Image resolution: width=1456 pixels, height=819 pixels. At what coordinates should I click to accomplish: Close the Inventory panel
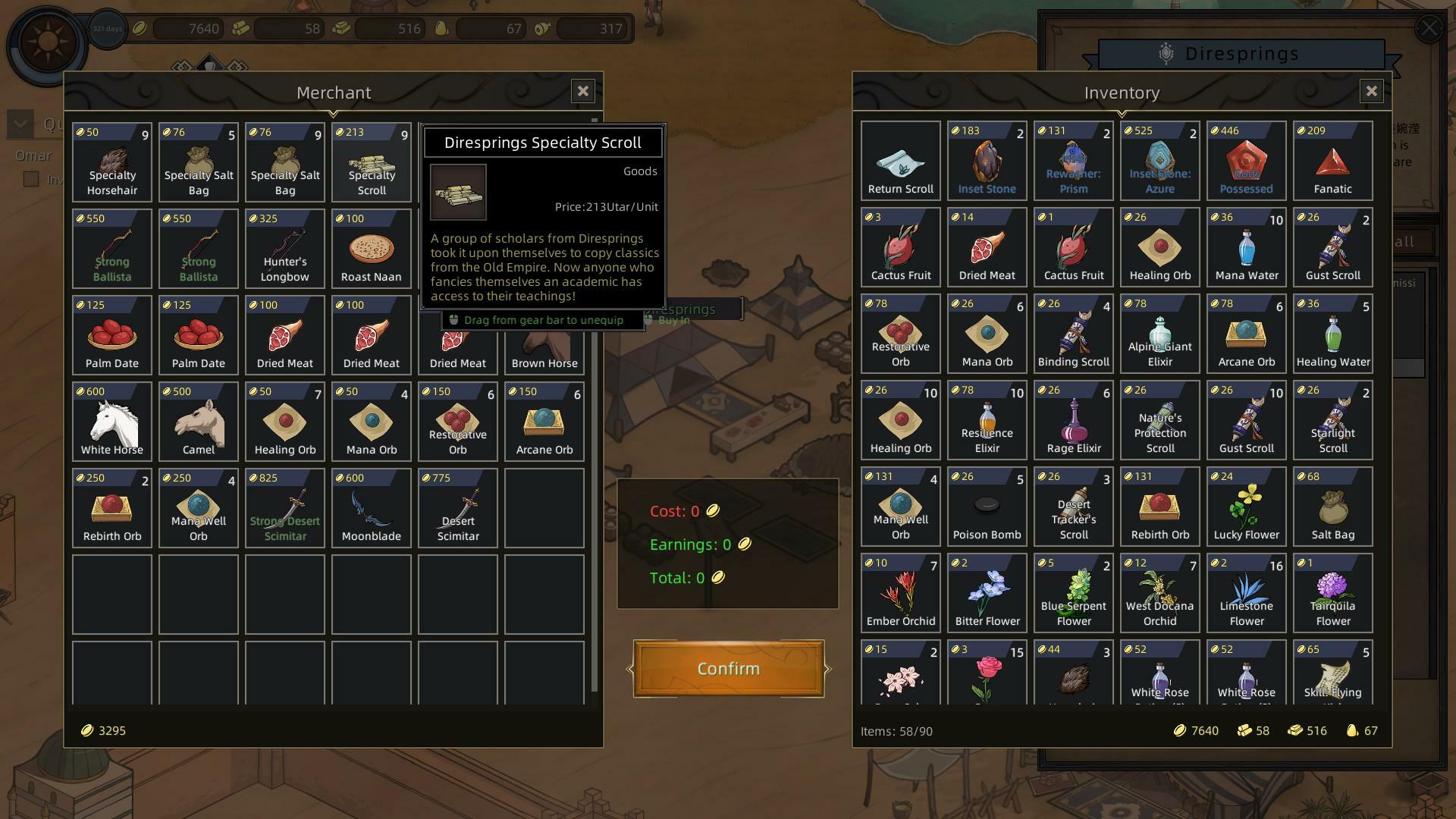[x=1371, y=92]
